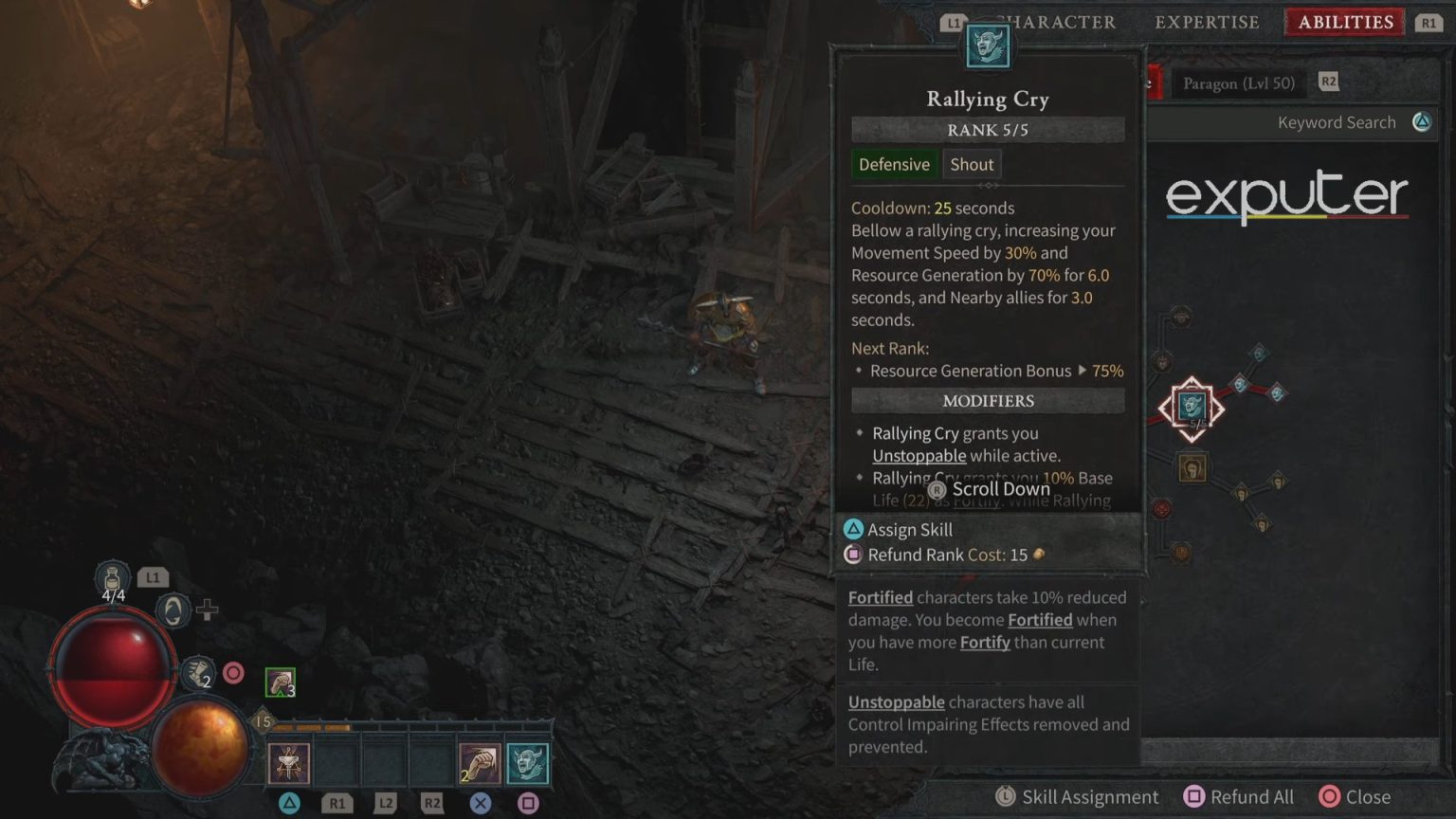Open the EXPERTISE tab

pyautogui.click(x=1206, y=22)
